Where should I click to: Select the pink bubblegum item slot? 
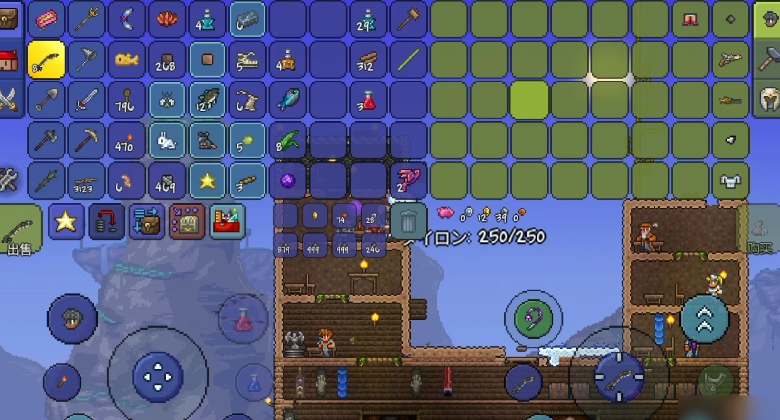pyautogui.click(x=47, y=19)
